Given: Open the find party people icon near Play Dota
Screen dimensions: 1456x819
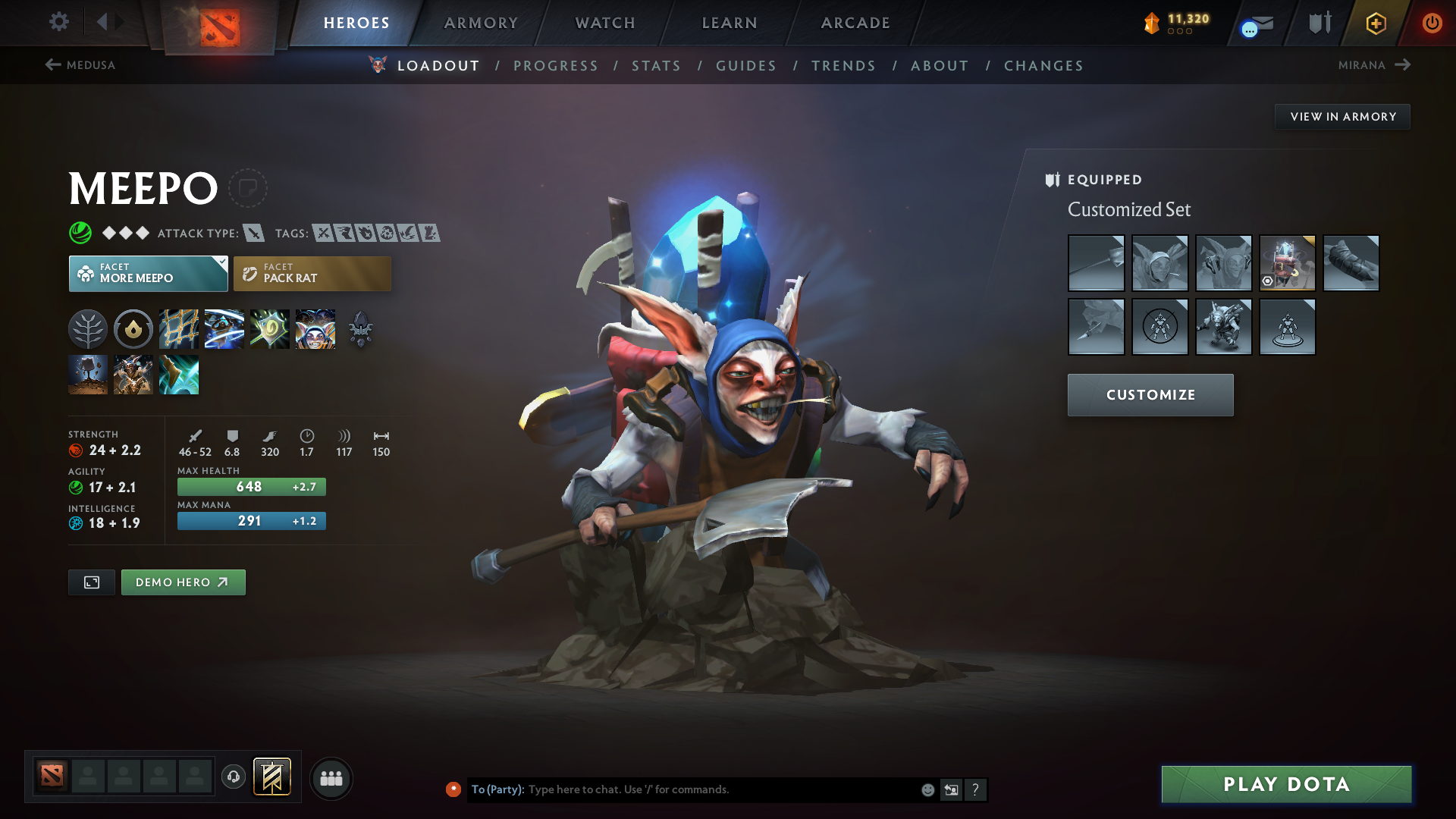Looking at the screenshot, I should (x=331, y=778).
